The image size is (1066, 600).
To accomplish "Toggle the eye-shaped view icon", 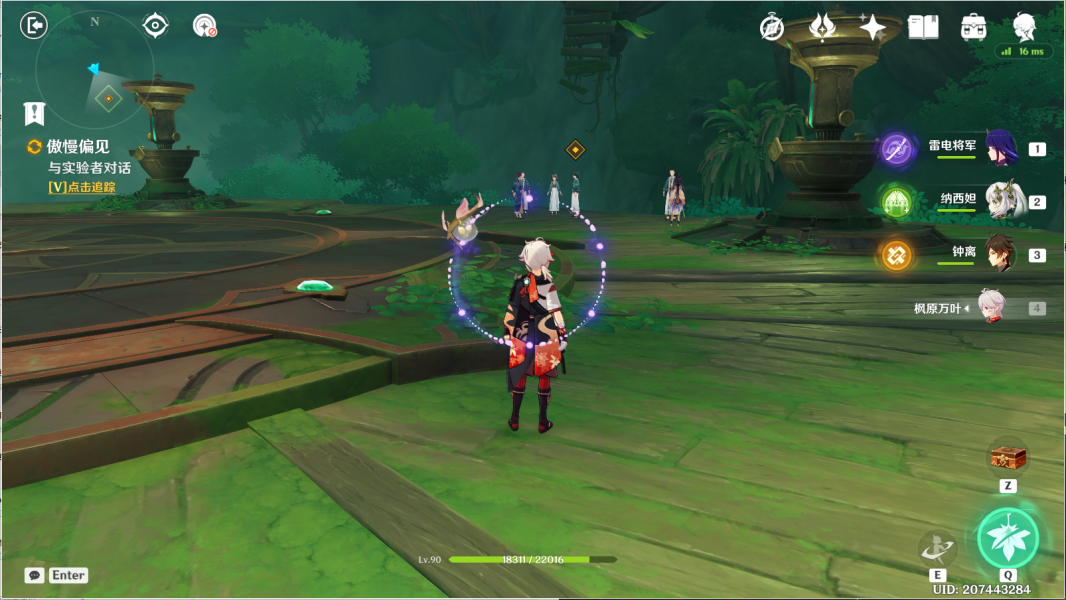I will [155, 26].
